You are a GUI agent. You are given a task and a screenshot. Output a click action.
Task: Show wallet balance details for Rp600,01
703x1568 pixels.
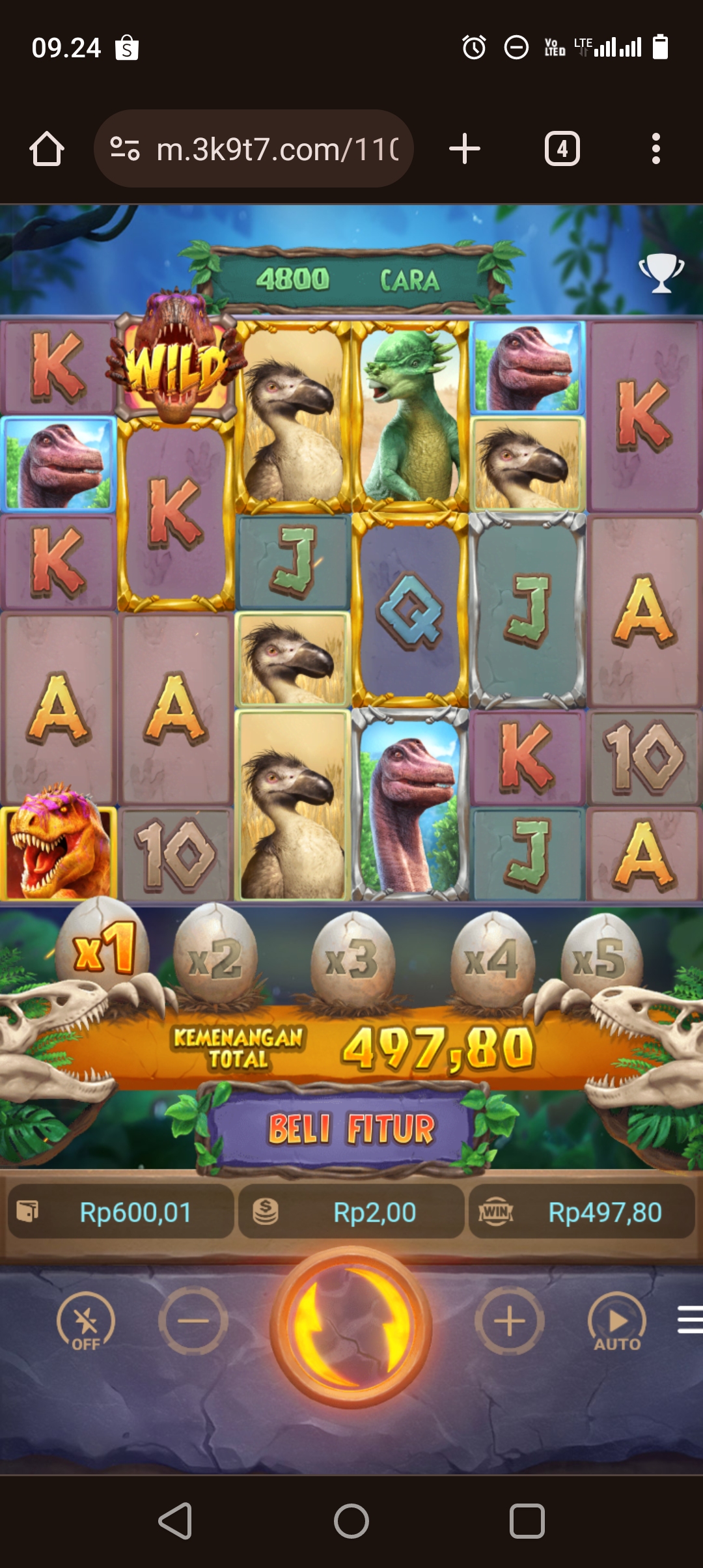(x=121, y=1212)
